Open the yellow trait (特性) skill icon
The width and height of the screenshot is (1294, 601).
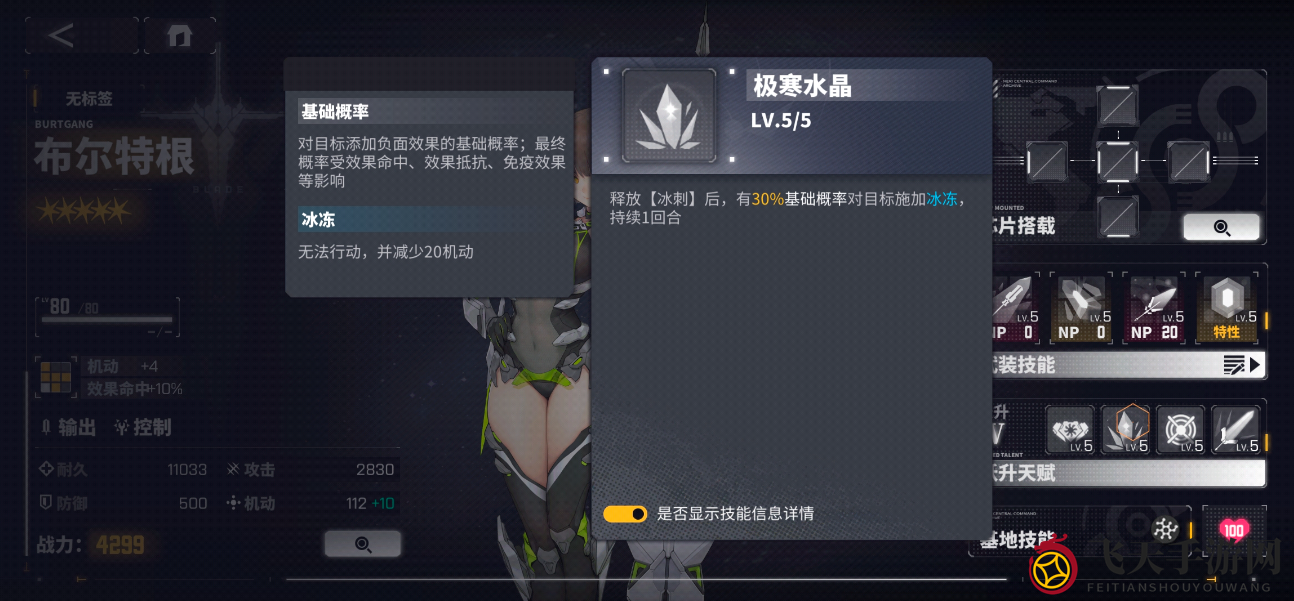click(1226, 308)
